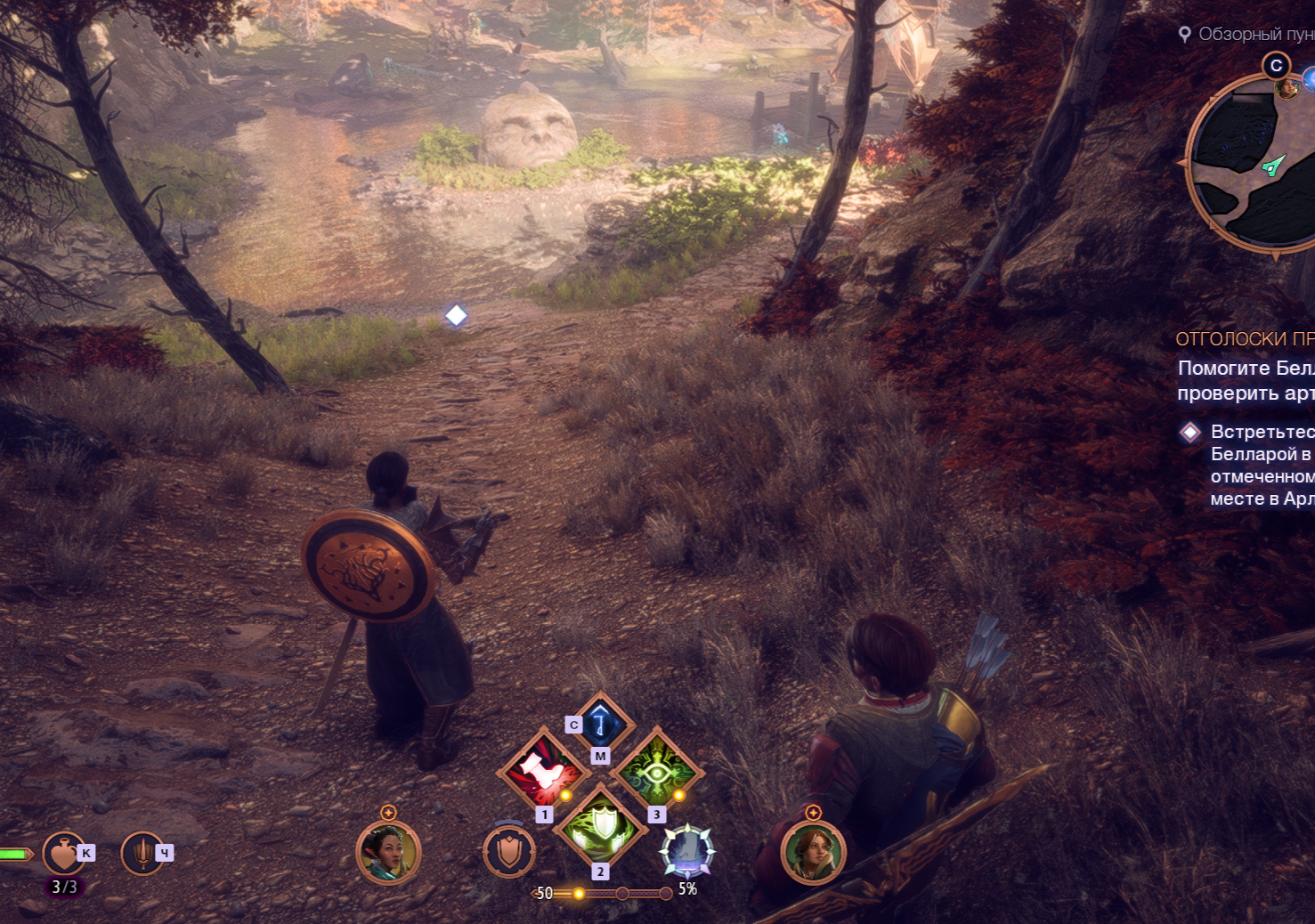The height and width of the screenshot is (924, 1315).
Task: Activate the dagger and shield icon
Action: (142, 853)
